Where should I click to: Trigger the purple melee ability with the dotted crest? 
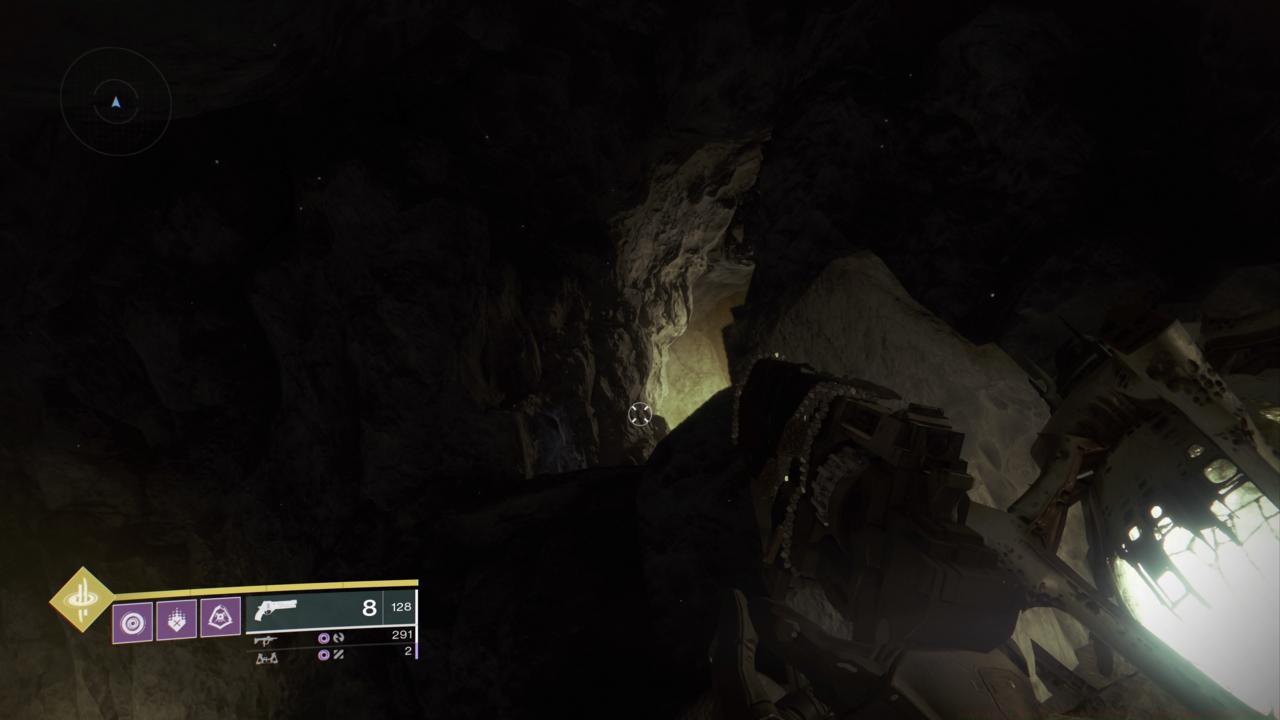[176, 620]
